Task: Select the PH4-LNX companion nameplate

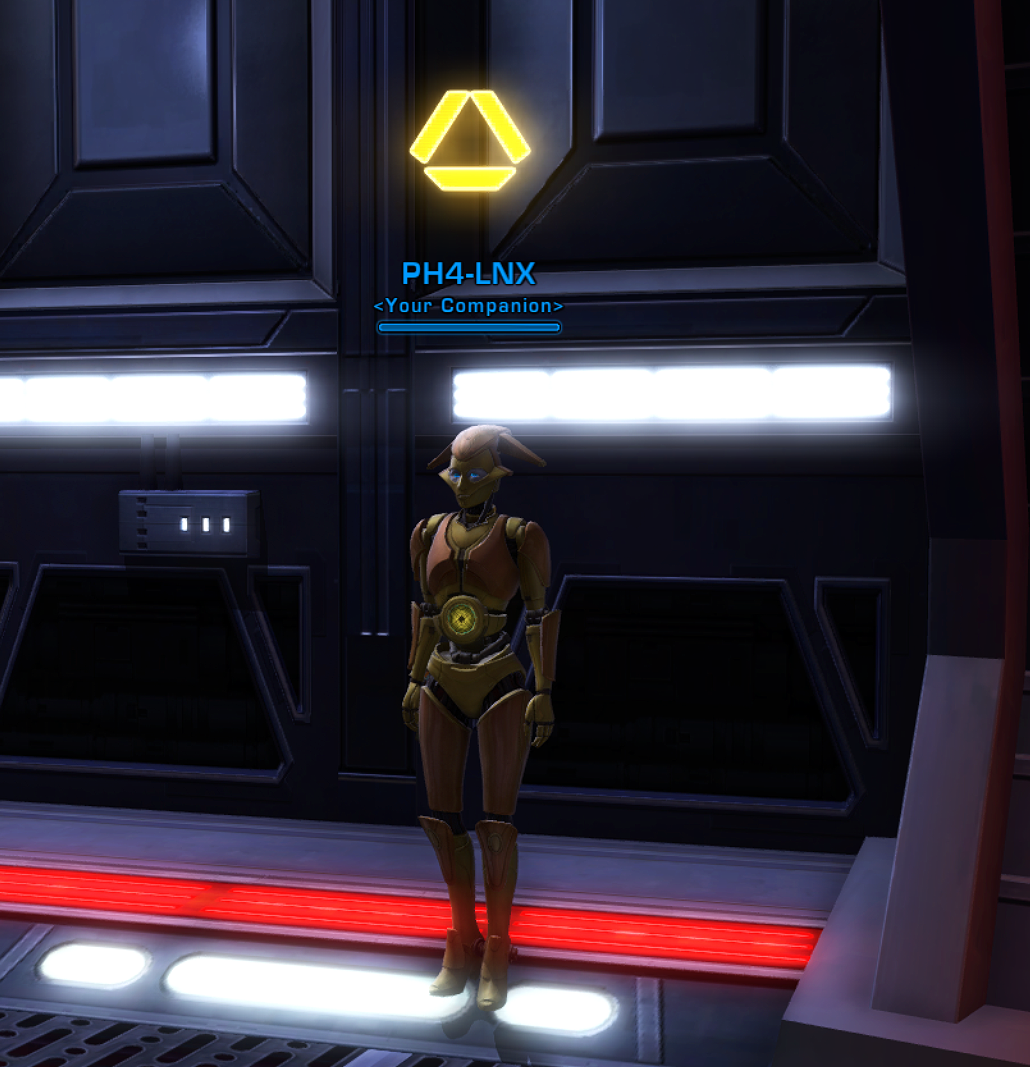Action: pyautogui.click(x=468, y=274)
